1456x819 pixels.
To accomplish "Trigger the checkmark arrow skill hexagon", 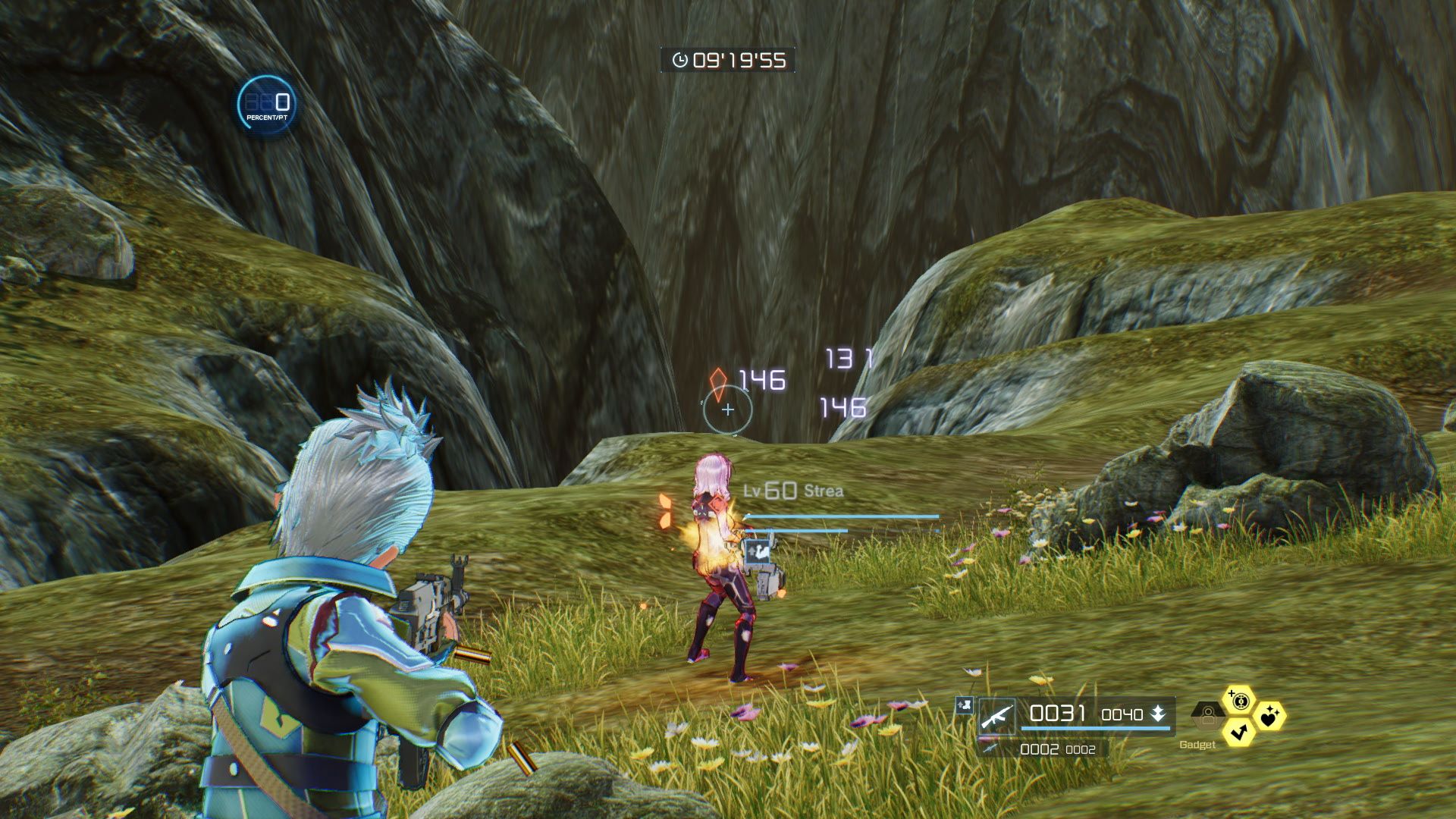I will pos(1239,731).
